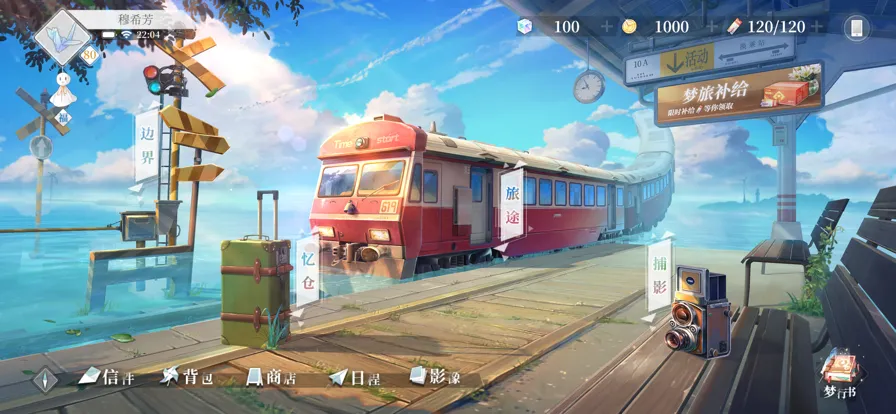Open the 日程 schedule

353,377
